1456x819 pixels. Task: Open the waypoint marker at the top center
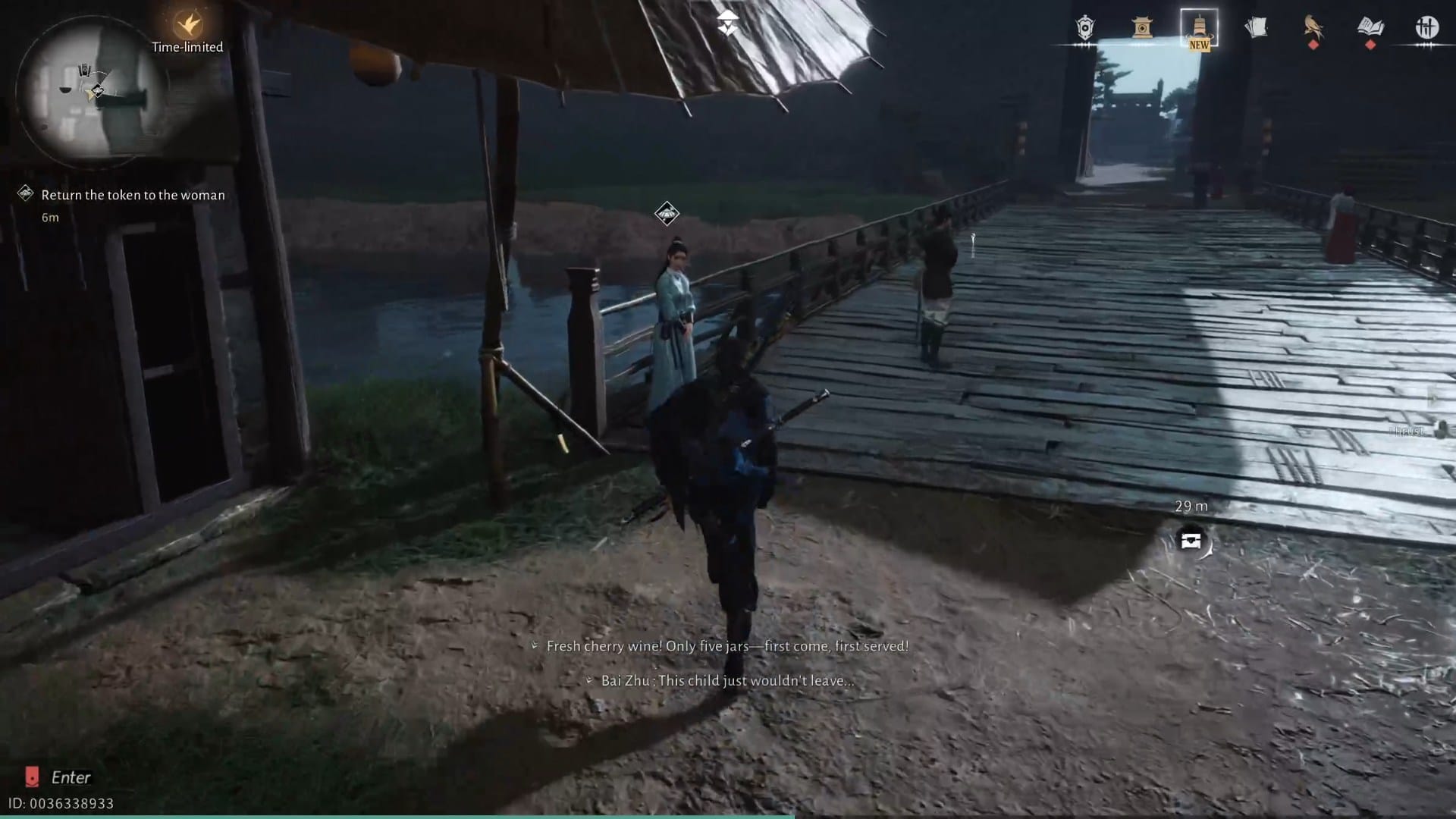tap(727, 23)
